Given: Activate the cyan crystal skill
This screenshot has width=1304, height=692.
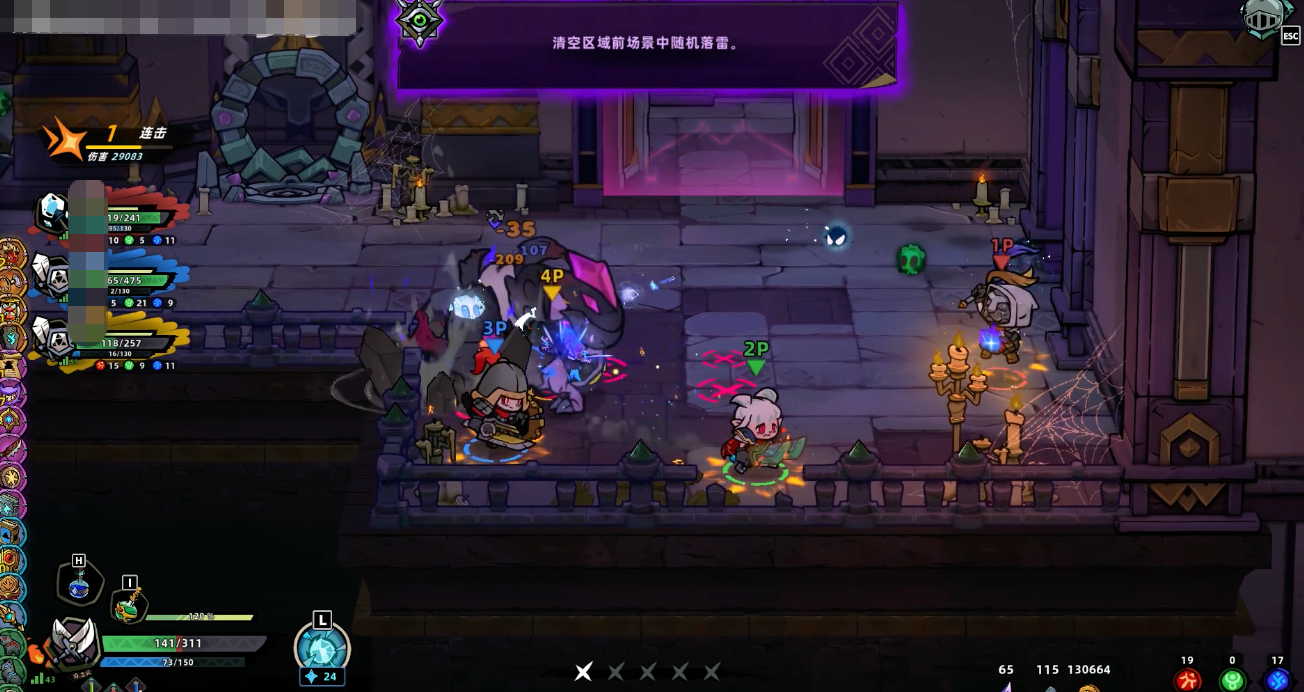Looking at the screenshot, I should (322, 648).
